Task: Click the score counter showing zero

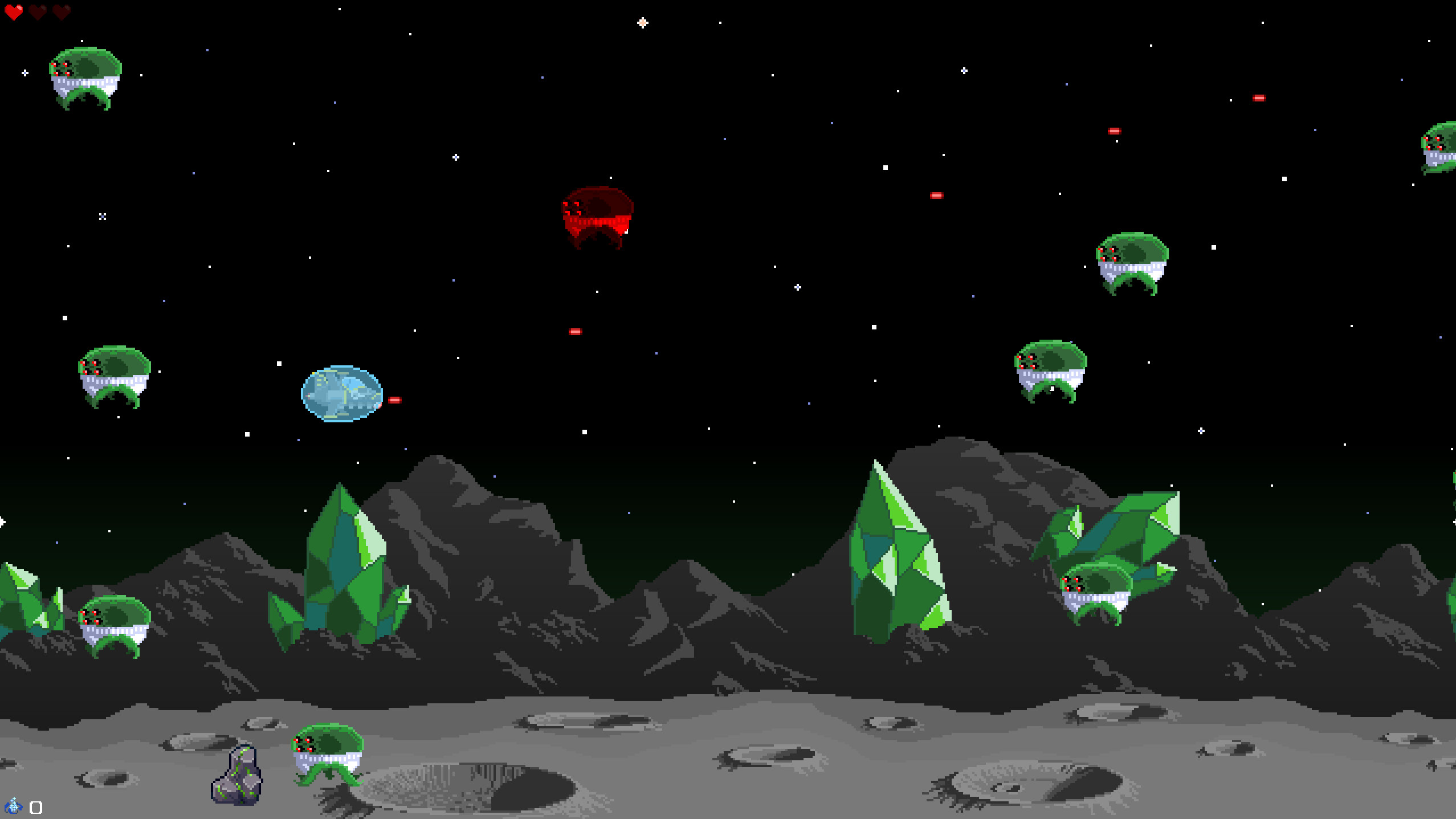Action: coord(35,806)
